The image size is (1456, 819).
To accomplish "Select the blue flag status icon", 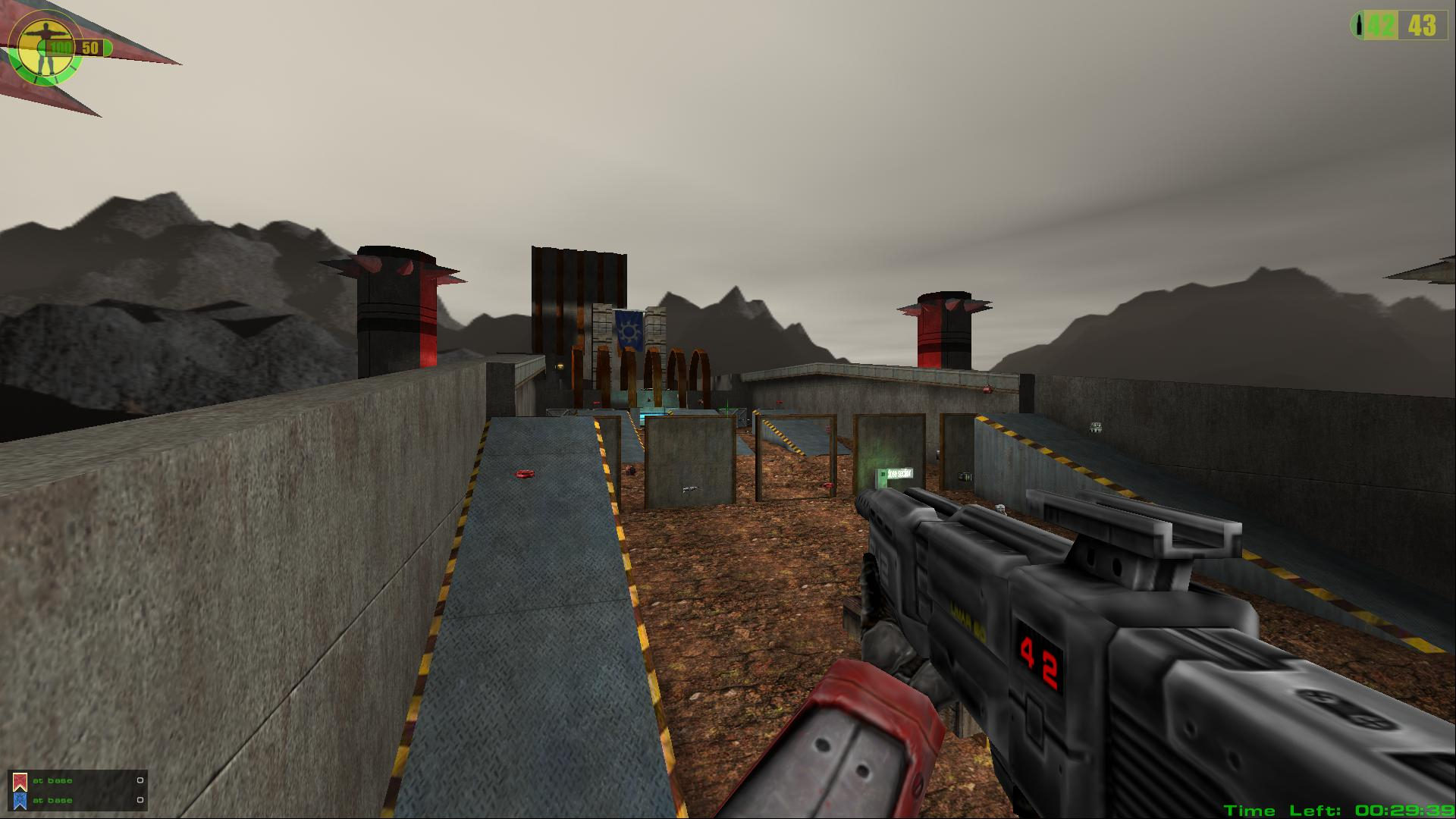I will 20,801.
